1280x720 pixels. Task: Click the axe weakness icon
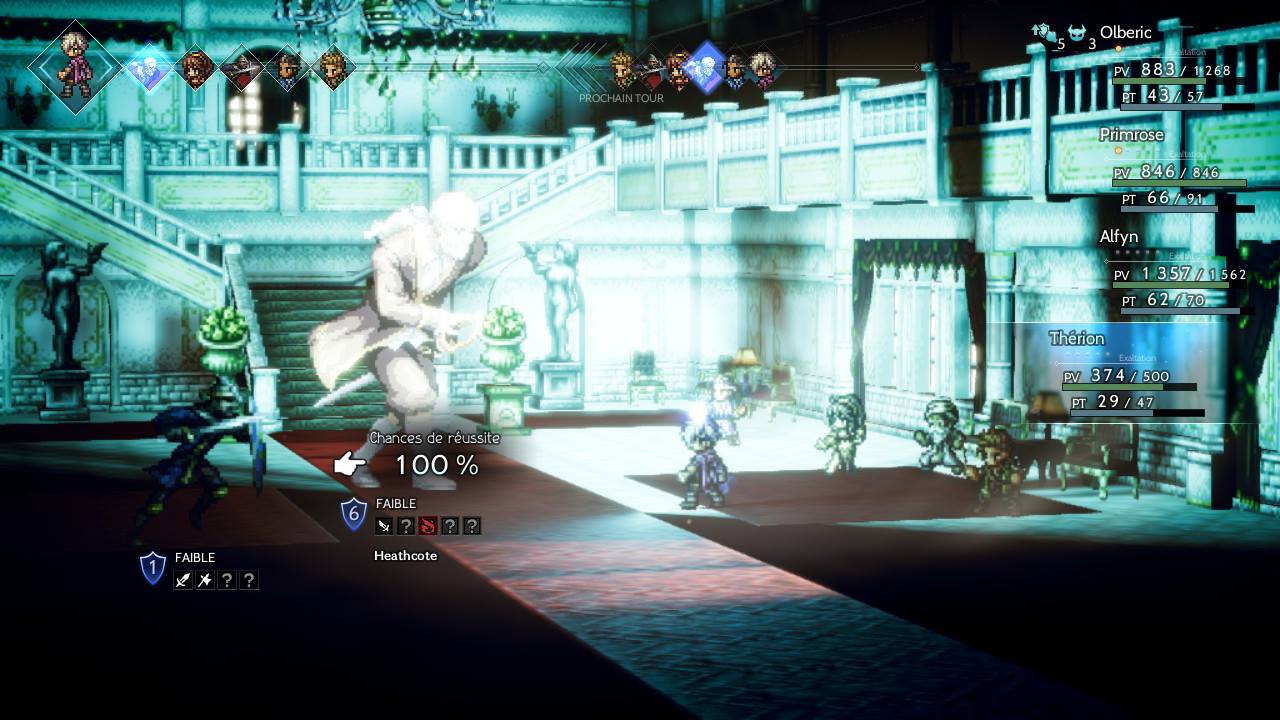click(x=205, y=580)
